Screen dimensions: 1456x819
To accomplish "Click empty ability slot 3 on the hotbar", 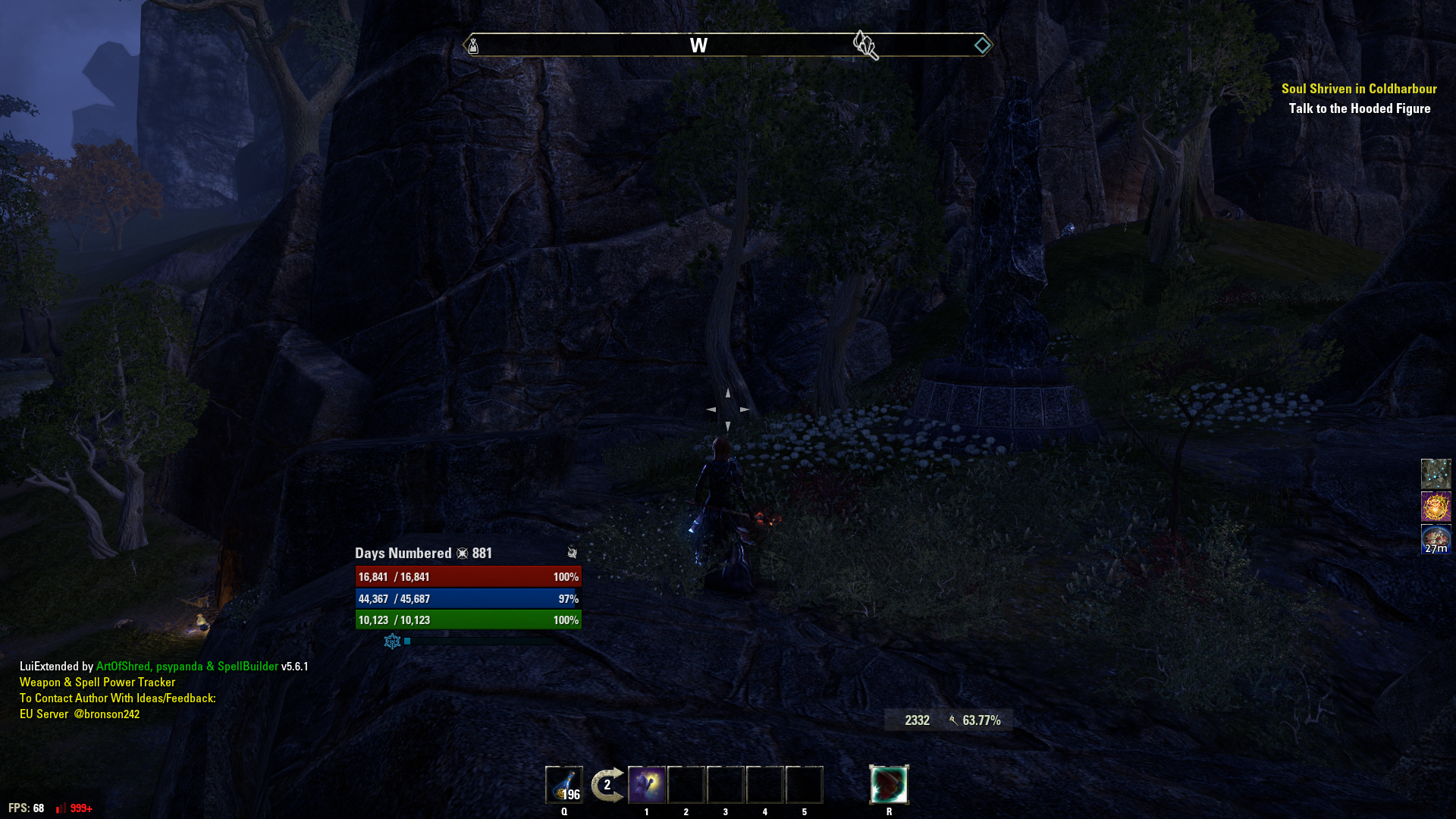I will click(725, 784).
